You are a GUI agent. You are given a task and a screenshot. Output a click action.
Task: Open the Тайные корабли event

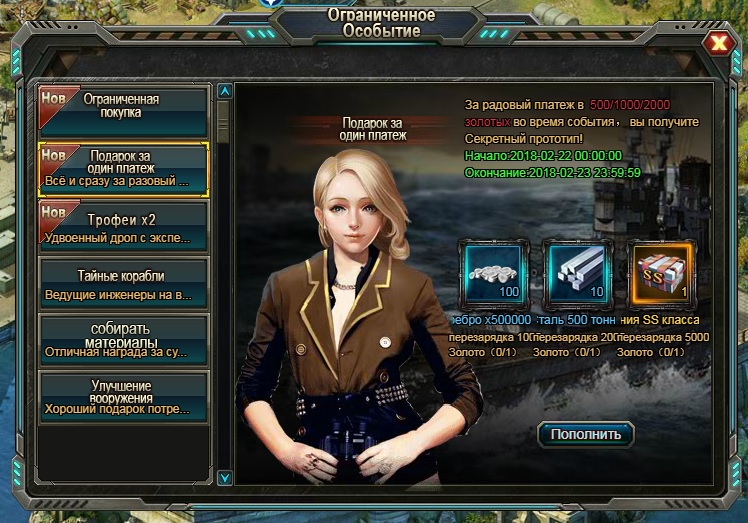point(123,284)
